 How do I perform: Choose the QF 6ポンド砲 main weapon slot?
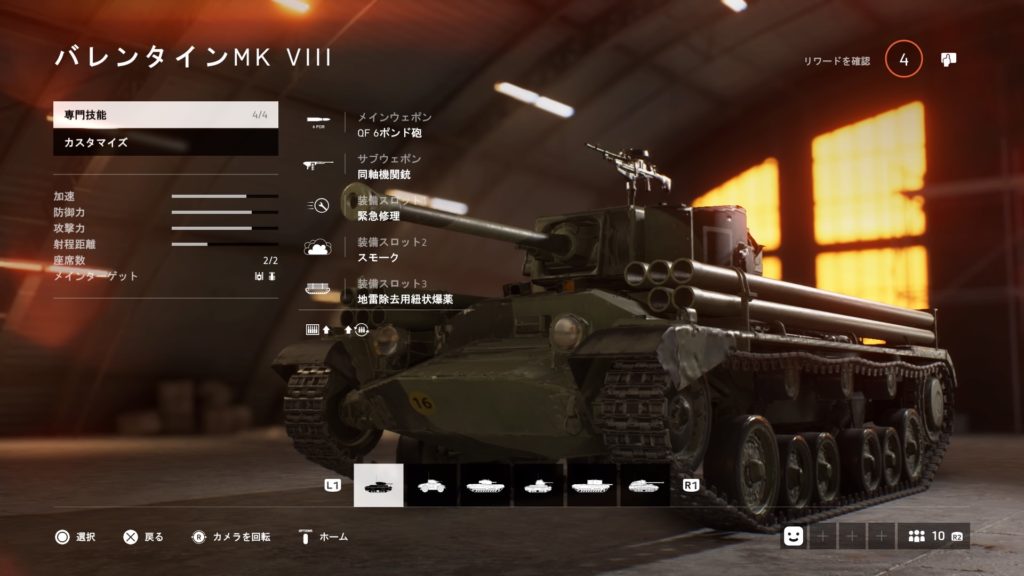pyautogui.click(x=395, y=124)
